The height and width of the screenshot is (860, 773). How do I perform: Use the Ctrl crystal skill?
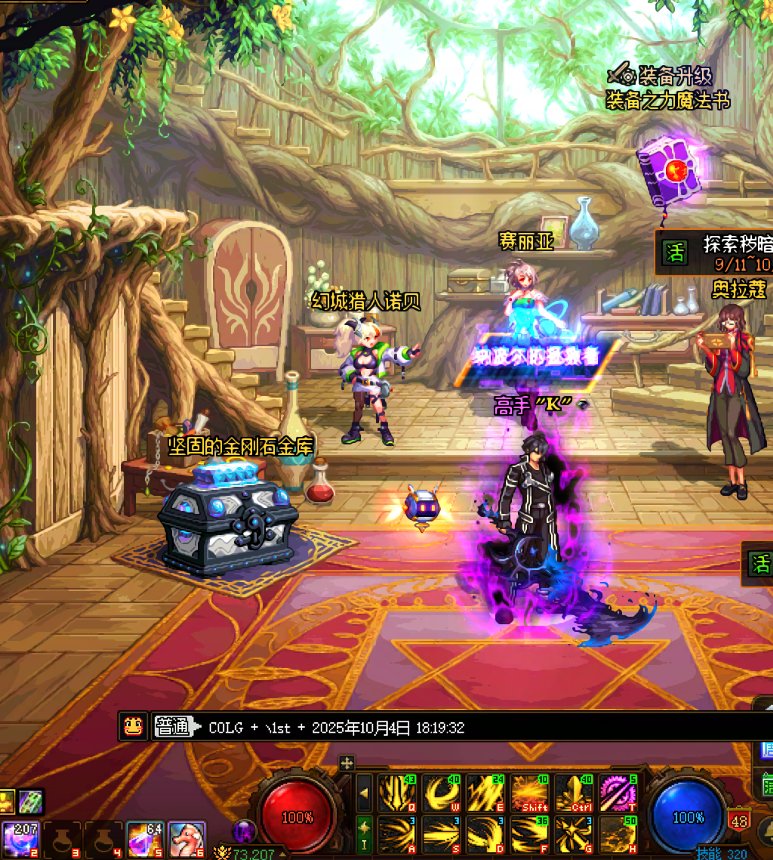573,794
